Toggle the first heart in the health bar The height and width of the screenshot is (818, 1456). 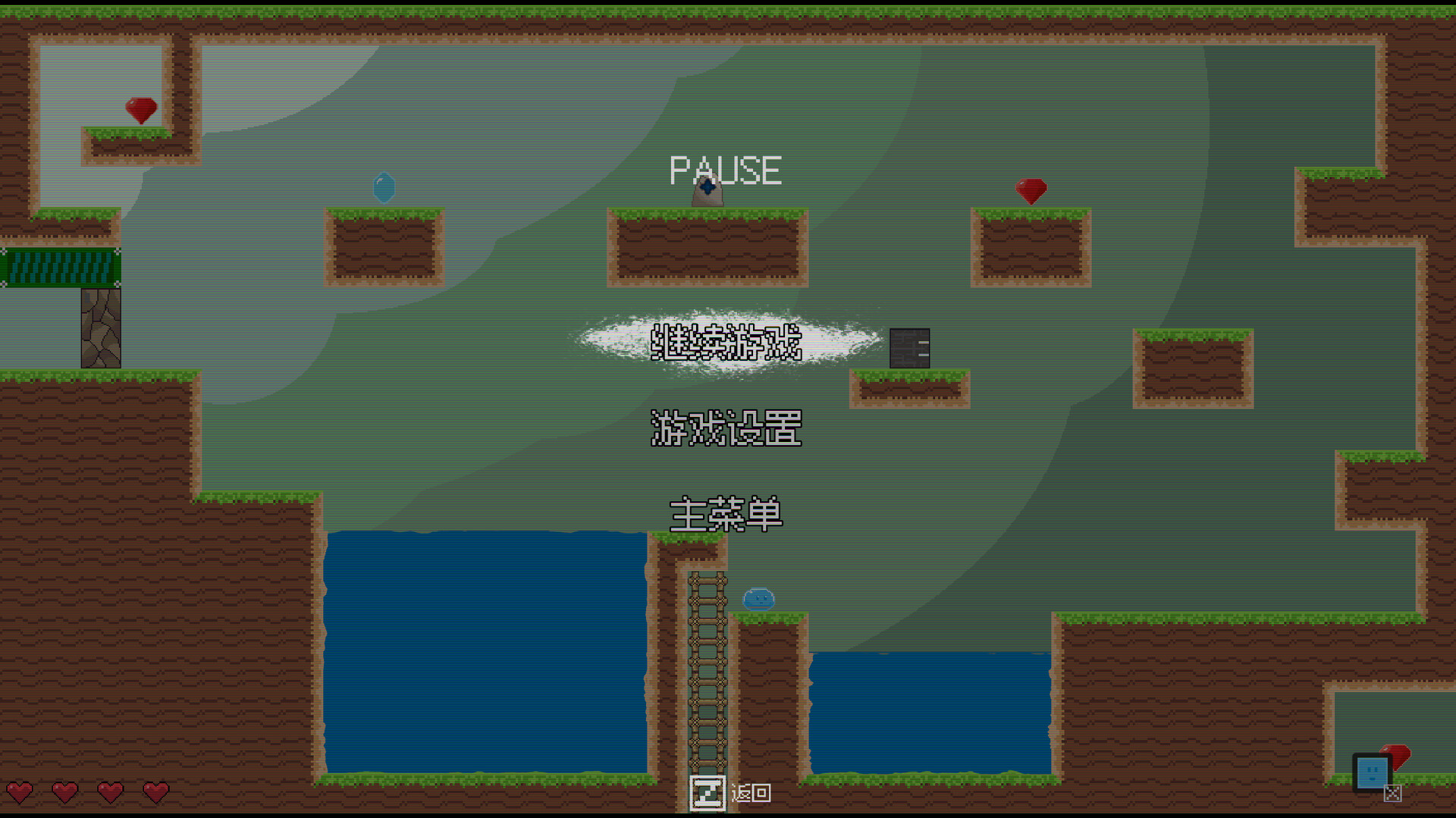tap(21, 793)
